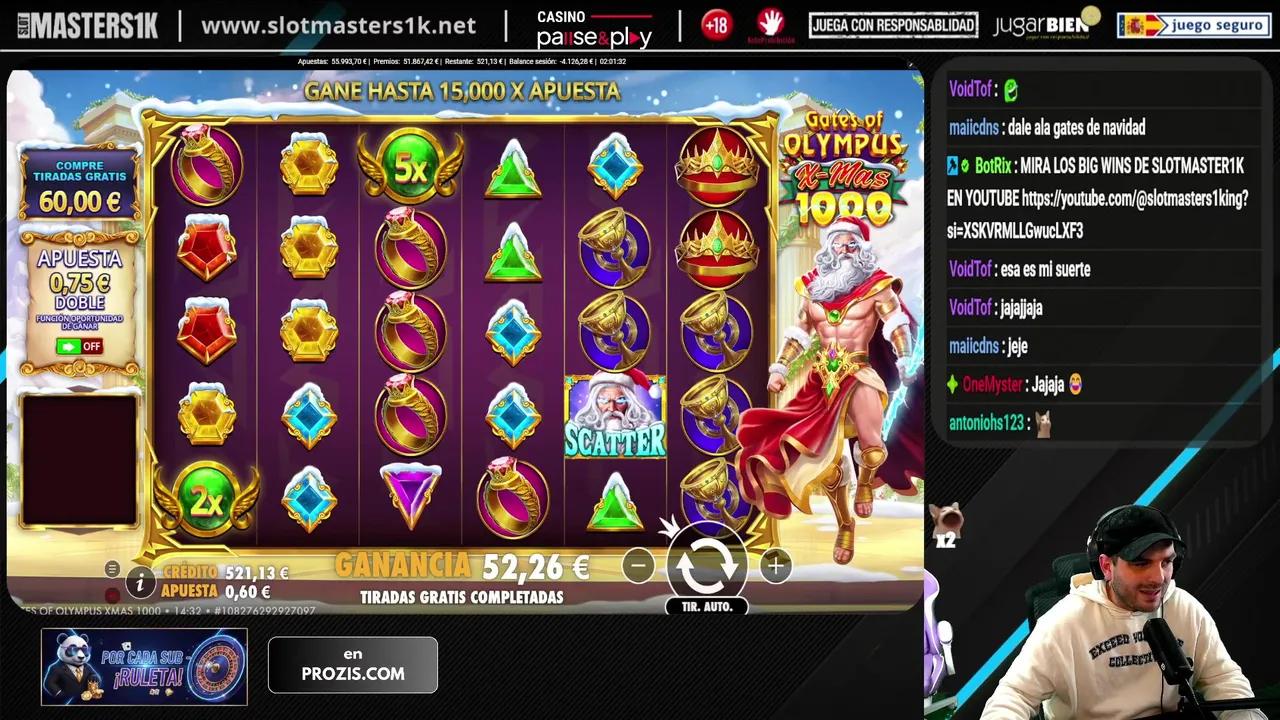Click the COMPRE TIRADAS GRATIS 60,00 € button

[79, 185]
